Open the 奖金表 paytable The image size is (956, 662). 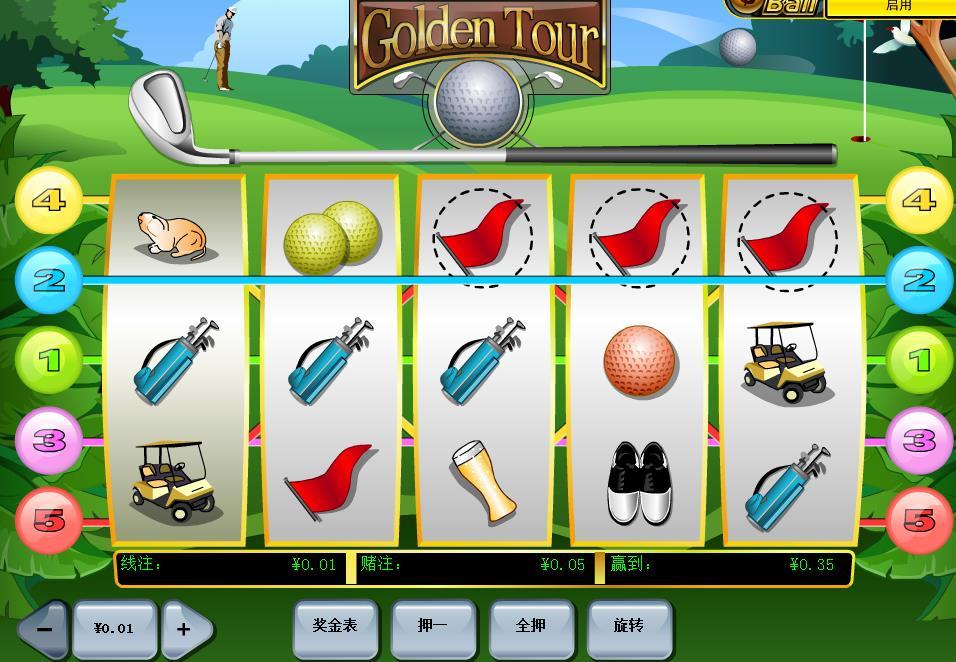pos(335,627)
